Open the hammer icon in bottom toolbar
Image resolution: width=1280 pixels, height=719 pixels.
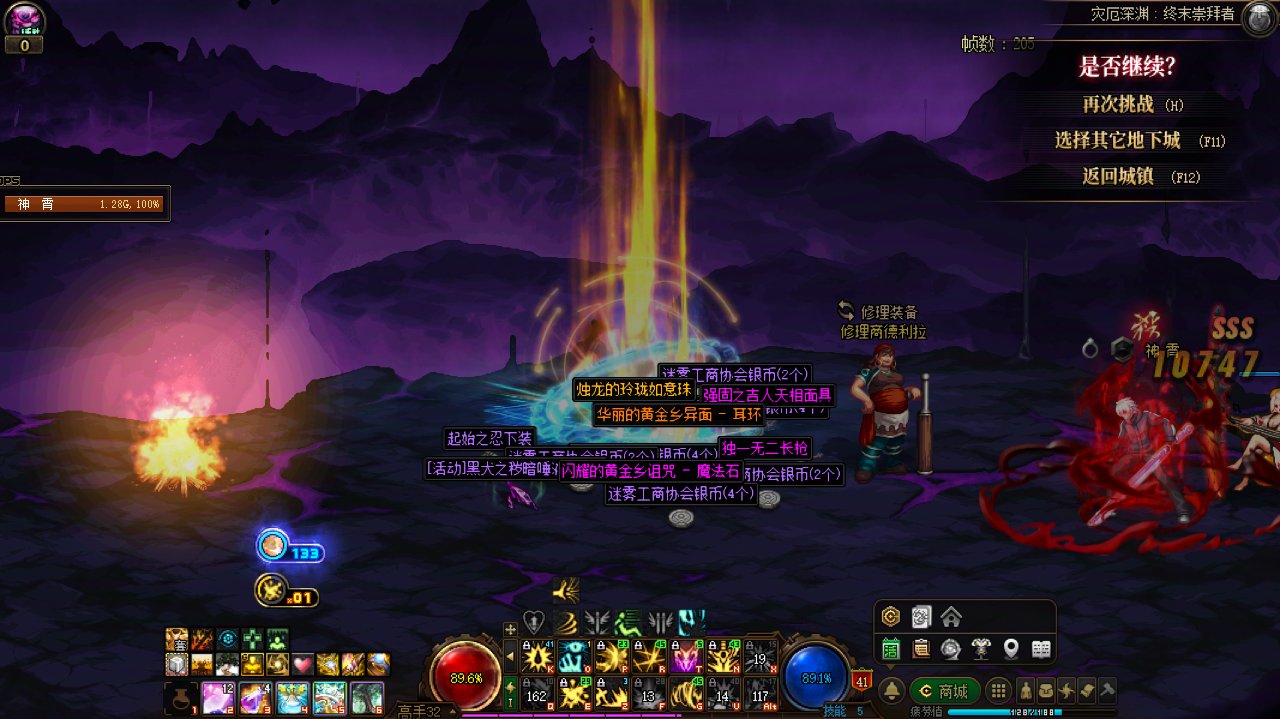(1107, 690)
